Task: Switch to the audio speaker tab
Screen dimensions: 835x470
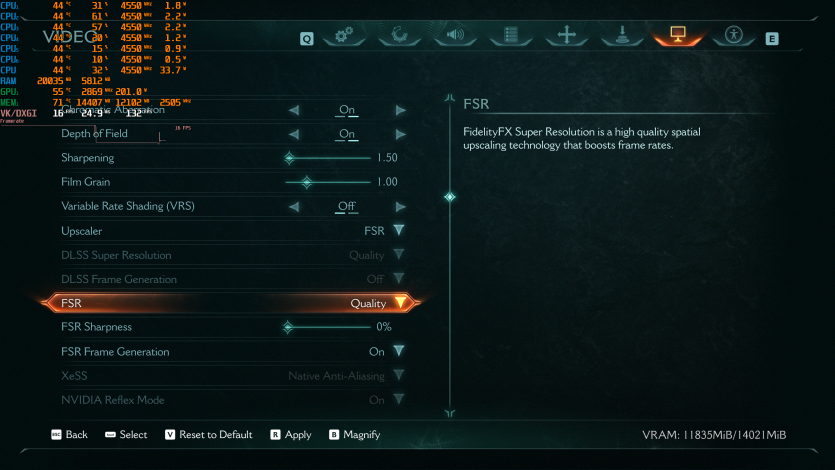Action: [x=455, y=36]
